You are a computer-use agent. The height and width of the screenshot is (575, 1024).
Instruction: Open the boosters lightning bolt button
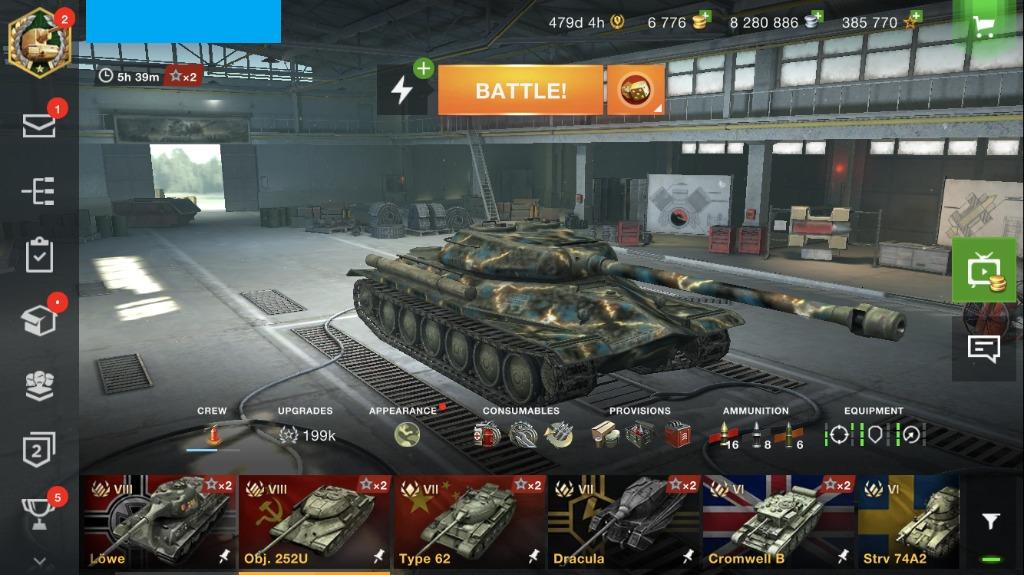[402, 91]
